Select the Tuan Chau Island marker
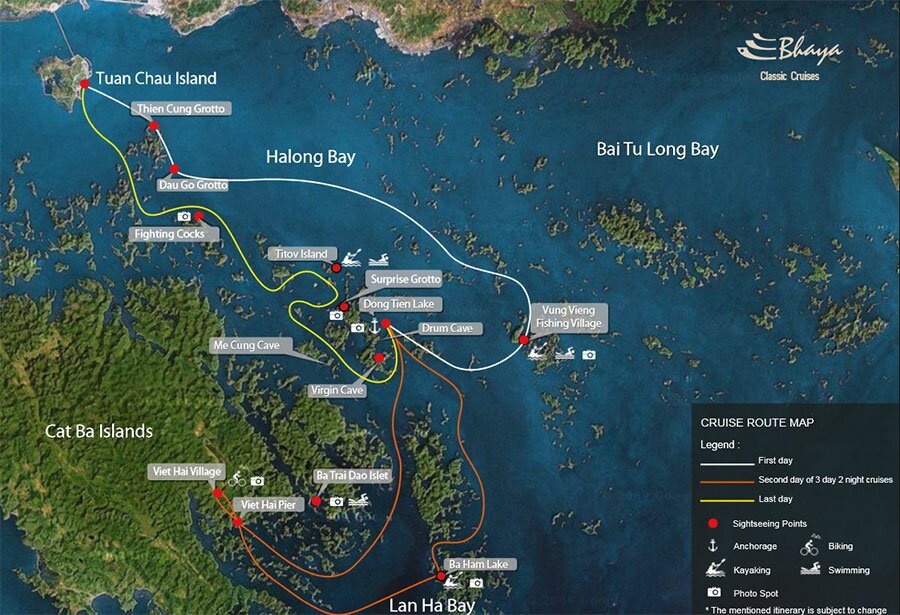900x615 pixels. [x=86, y=83]
